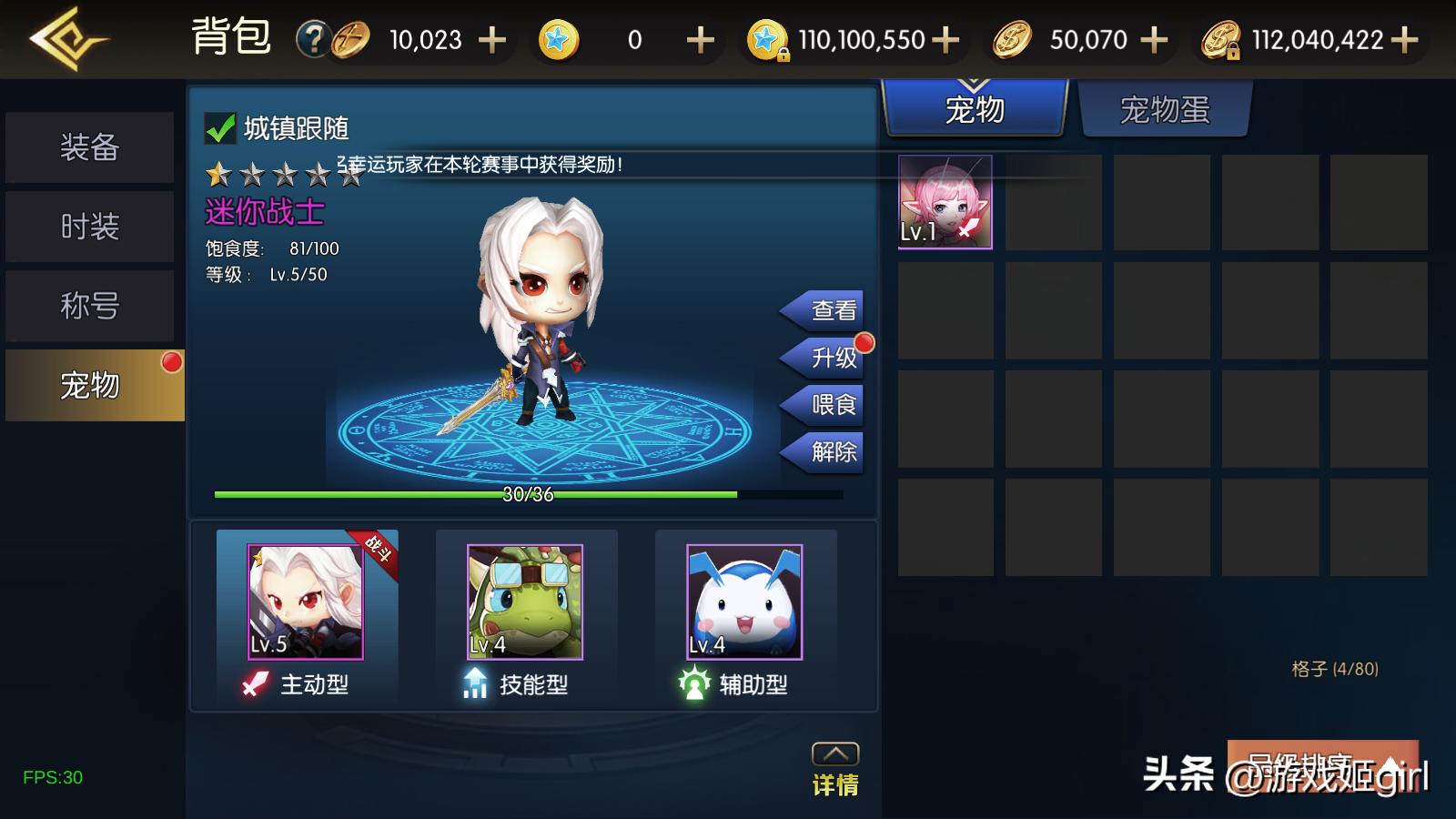Switch to the 宠物蛋 pet egg tab

1165,110
